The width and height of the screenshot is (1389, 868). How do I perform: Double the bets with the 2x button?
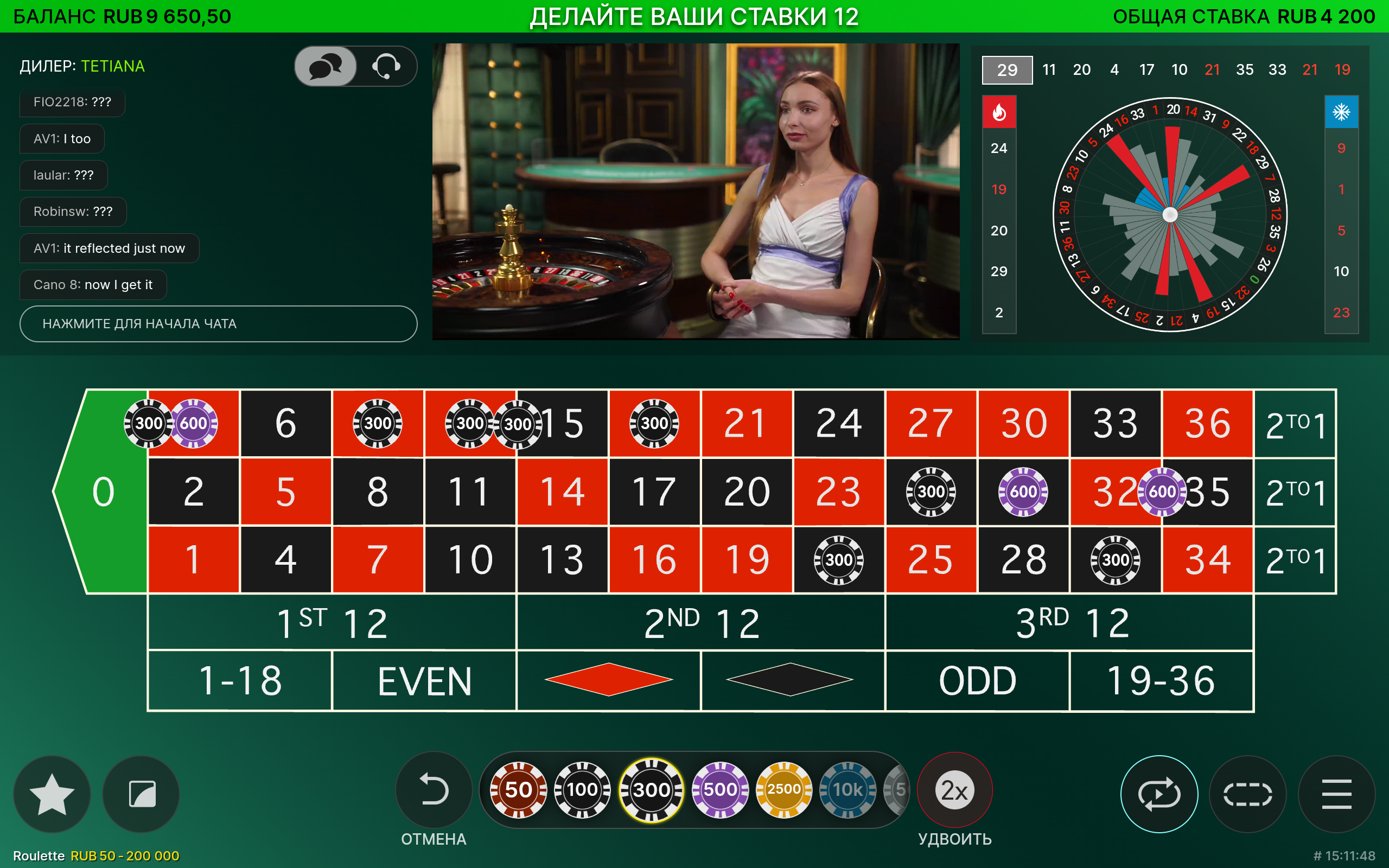tap(954, 790)
